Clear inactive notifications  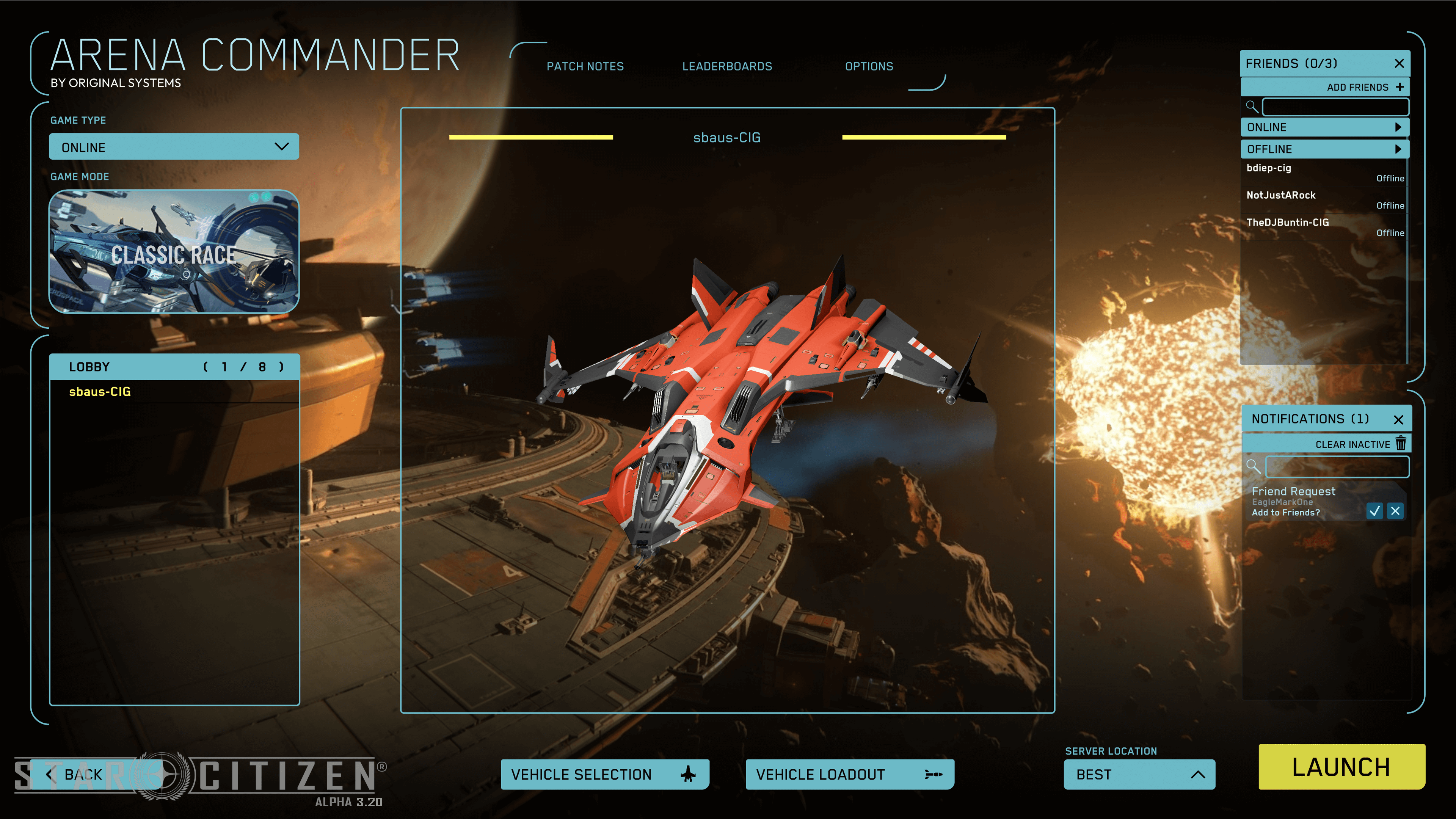1359,444
